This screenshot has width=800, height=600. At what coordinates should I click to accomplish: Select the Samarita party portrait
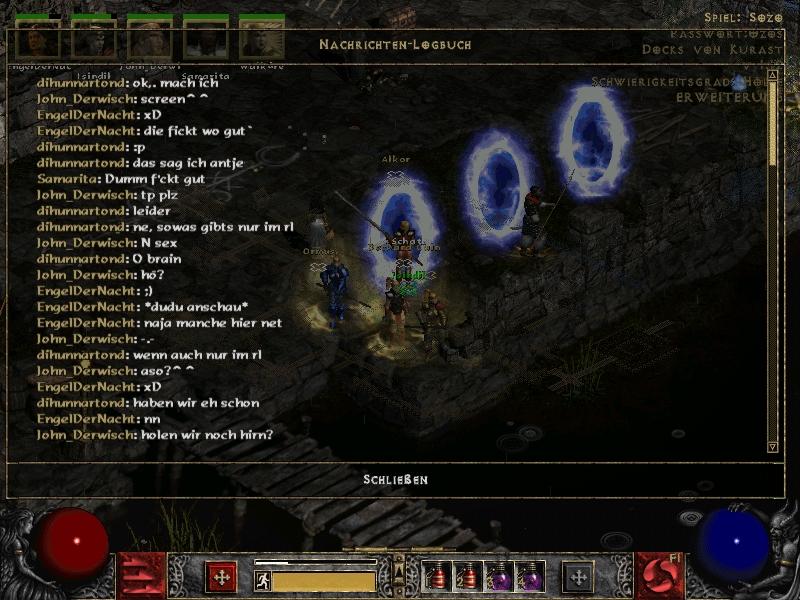(x=205, y=40)
